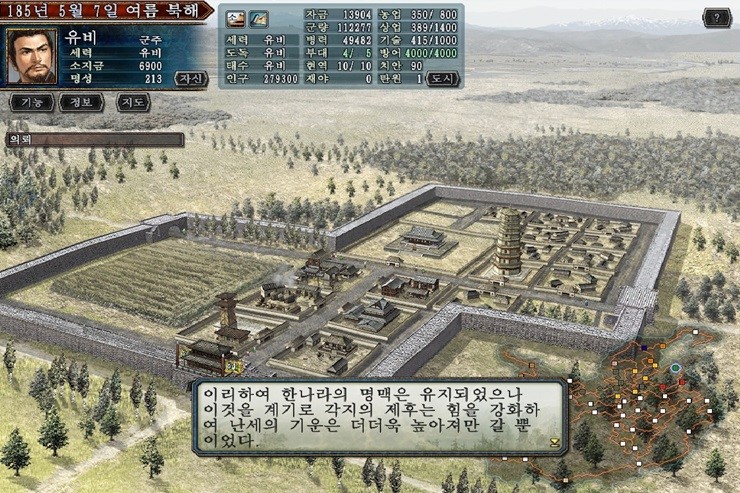The height and width of the screenshot is (493, 740).
Task: Advance the dialogue with the arrow indicator
Action: click(554, 440)
